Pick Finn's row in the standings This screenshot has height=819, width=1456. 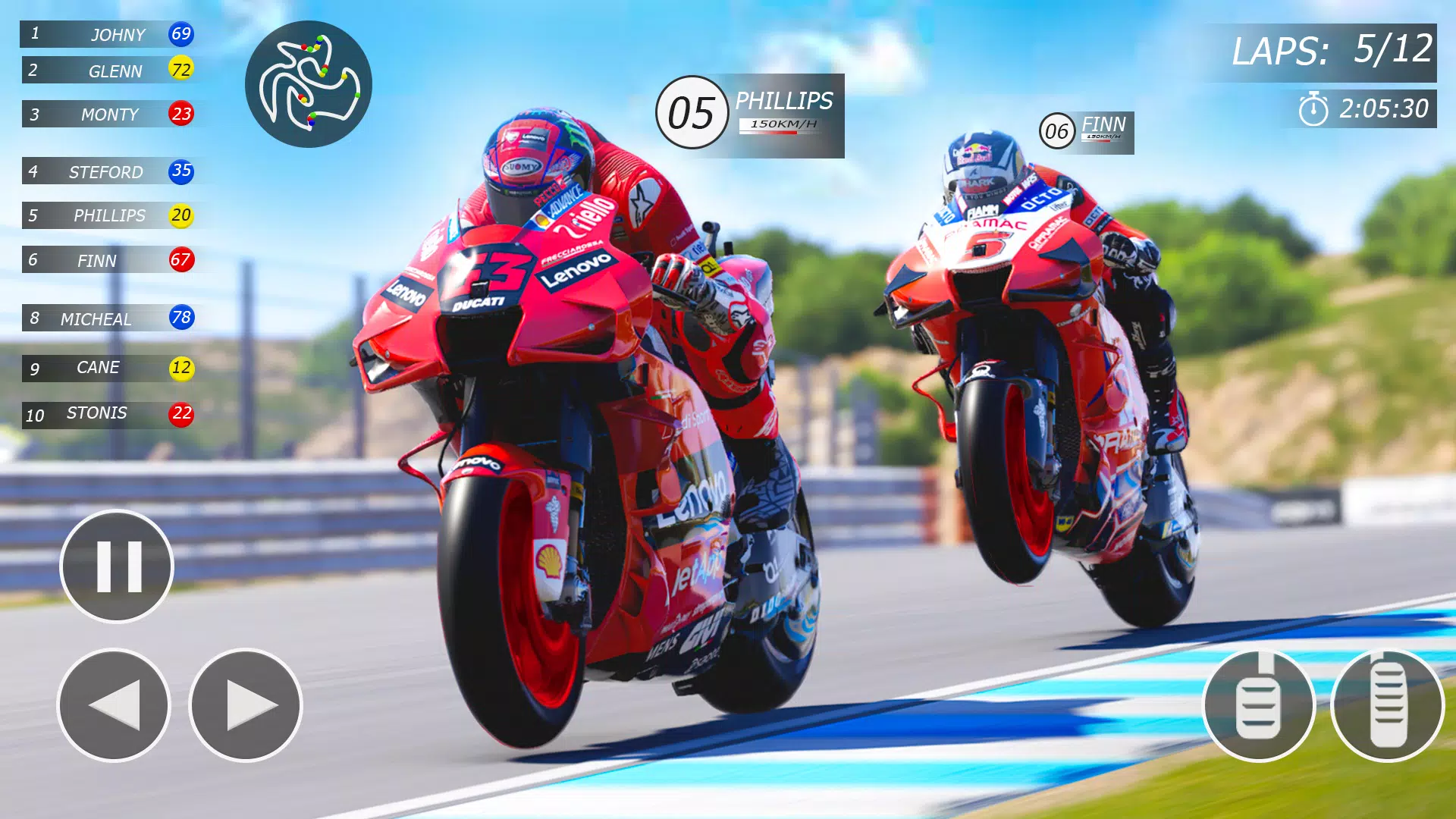click(108, 260)
